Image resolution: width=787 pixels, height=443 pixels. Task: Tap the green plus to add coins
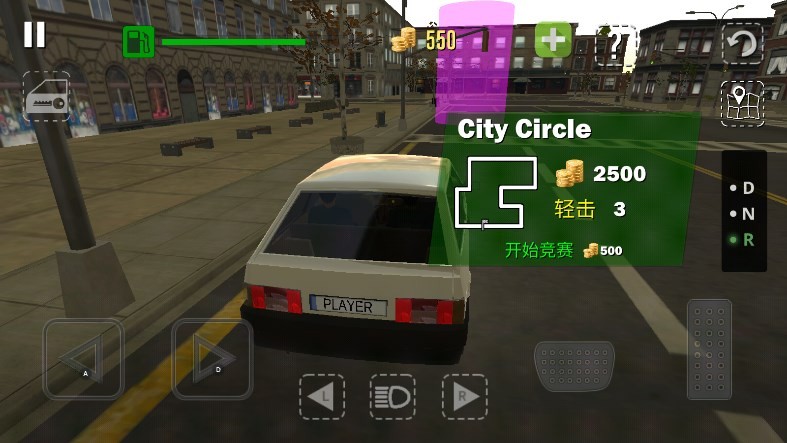coord(552,41)
